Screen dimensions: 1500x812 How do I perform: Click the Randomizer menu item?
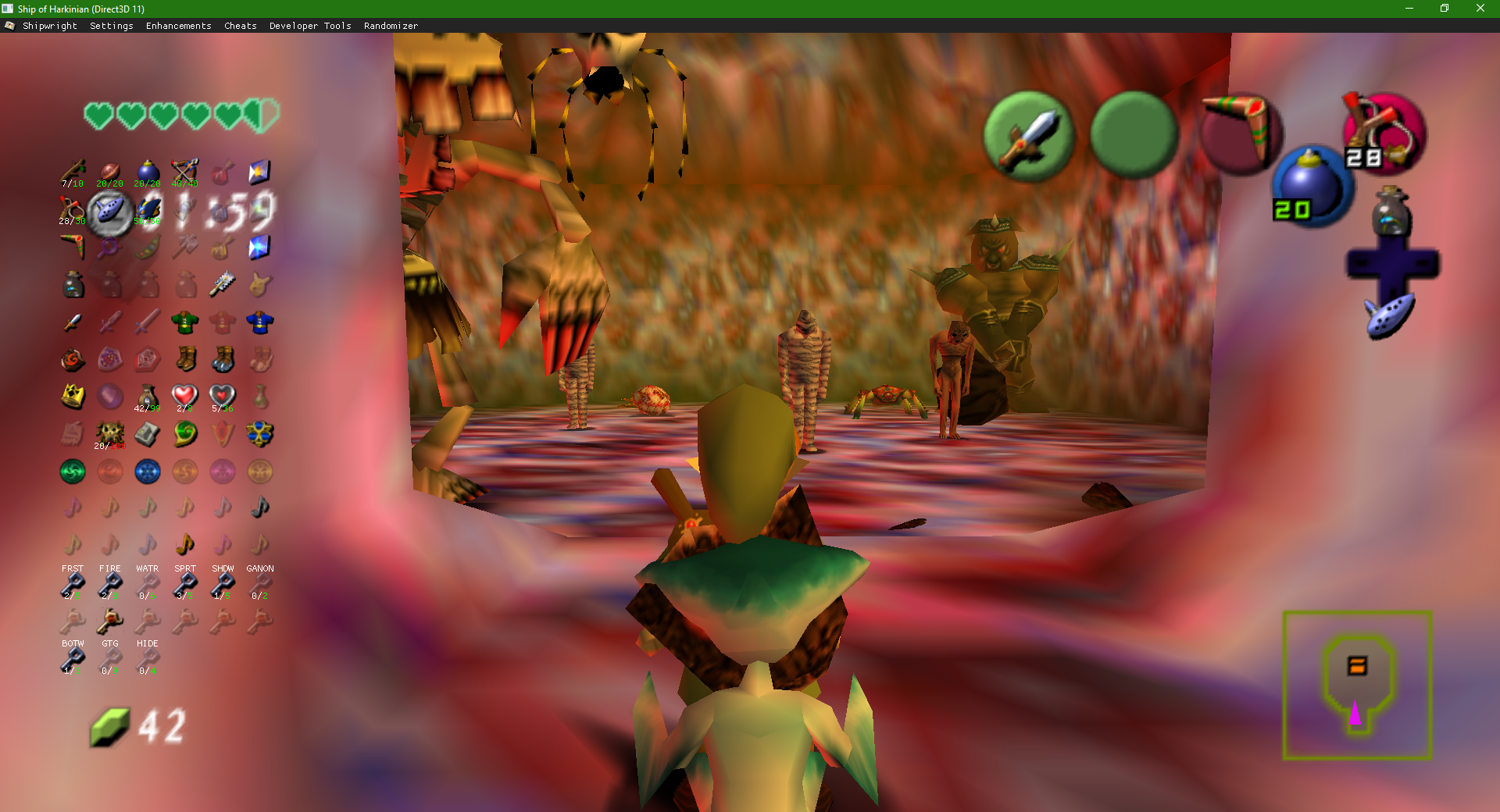[x=390, y=25]
